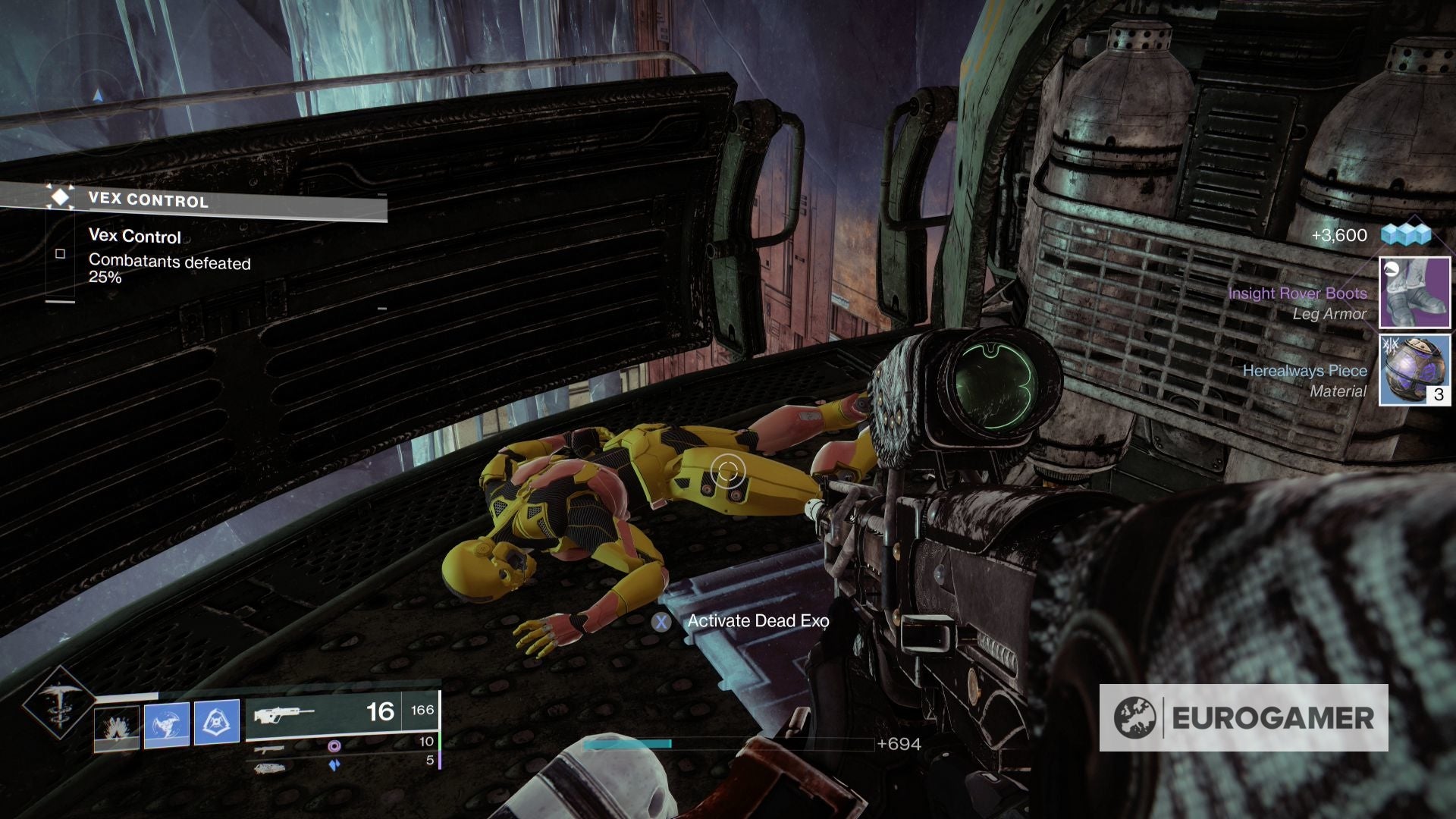Click the Eurogamer watermark logo
1456x819 pixels.
[1244, 717]
